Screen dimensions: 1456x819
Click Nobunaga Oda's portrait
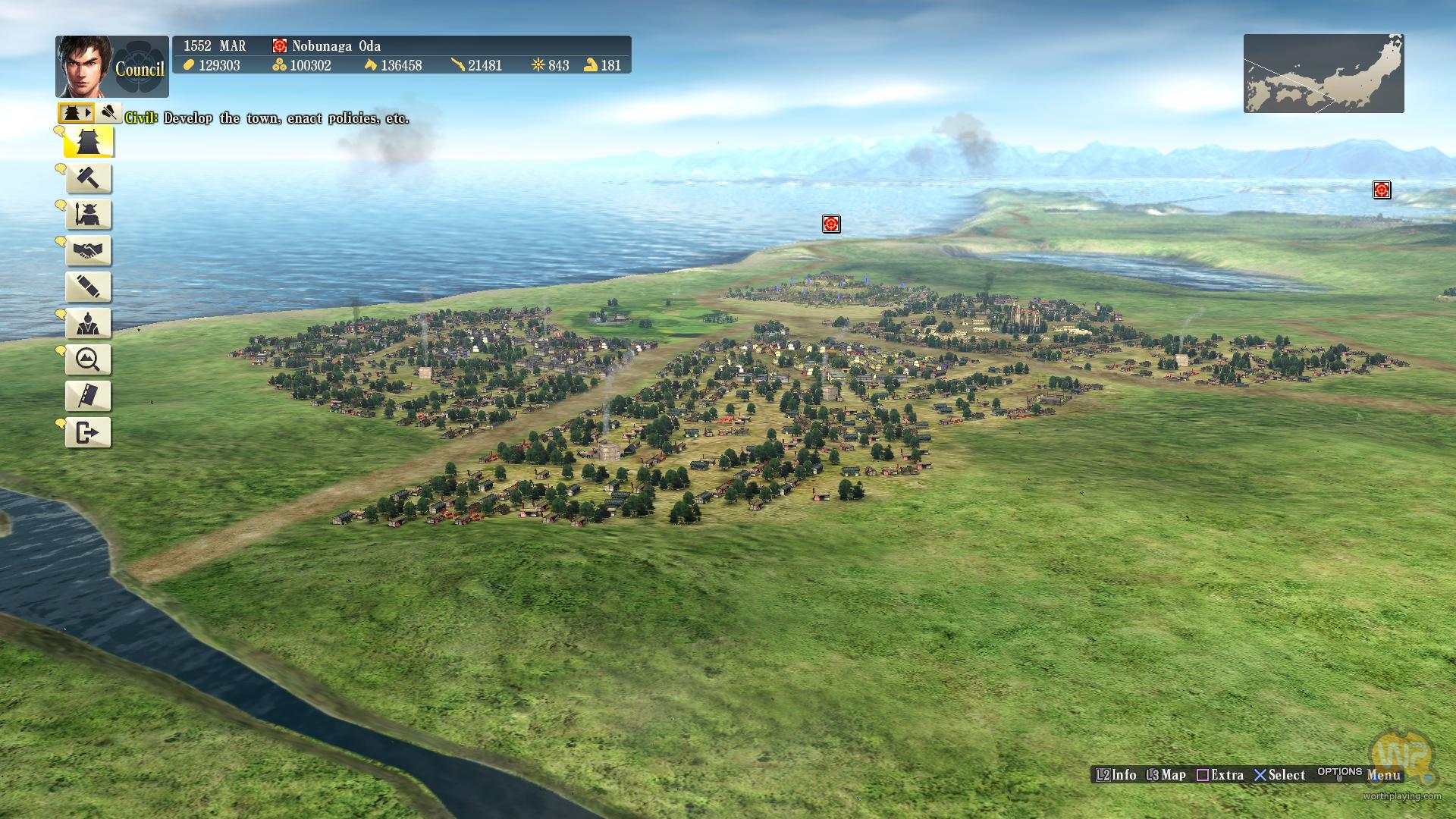click(x=83, y=66)
